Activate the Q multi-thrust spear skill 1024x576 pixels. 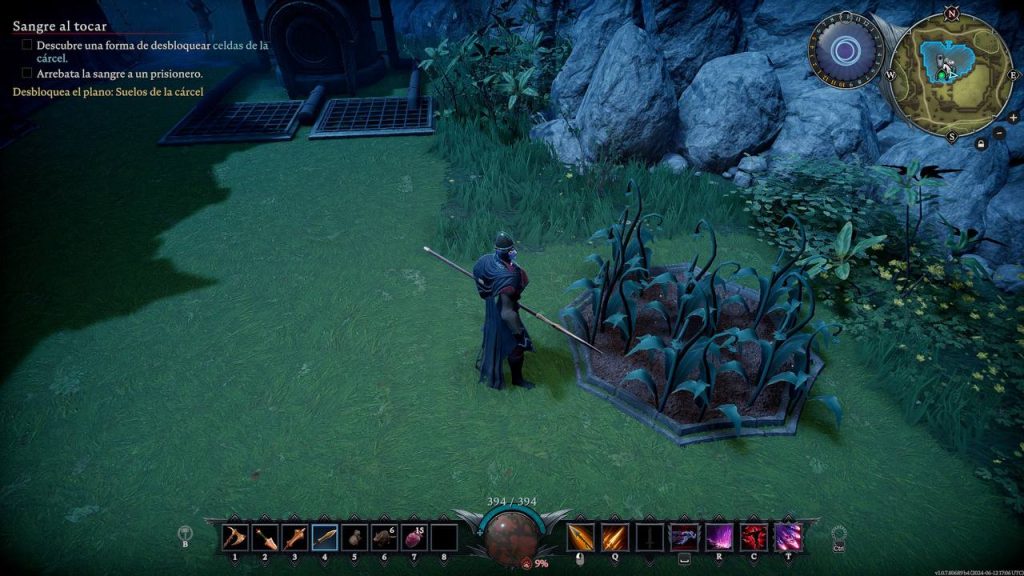point(615,537)
